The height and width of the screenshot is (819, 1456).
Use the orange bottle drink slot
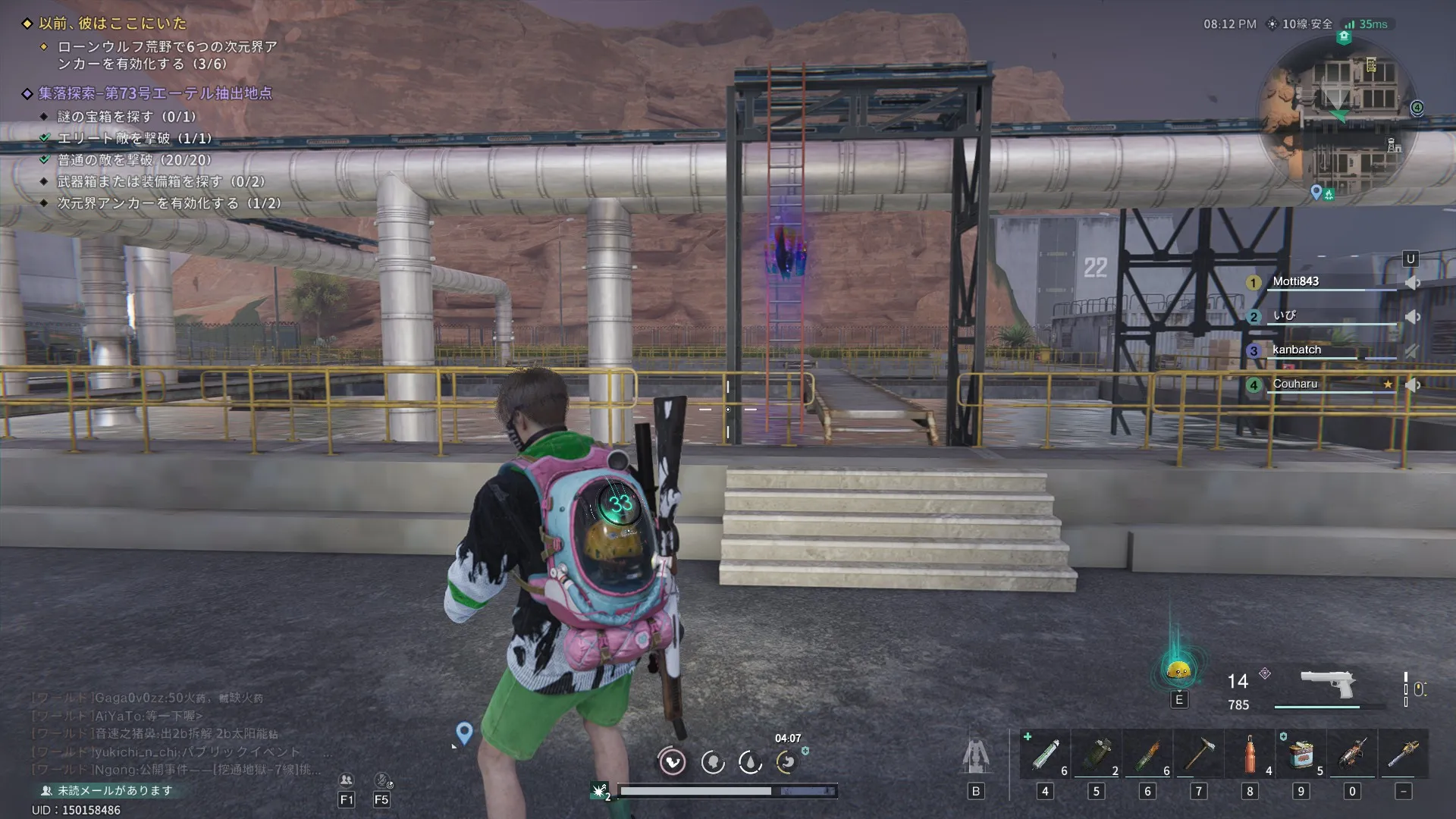pos(1250,755)
